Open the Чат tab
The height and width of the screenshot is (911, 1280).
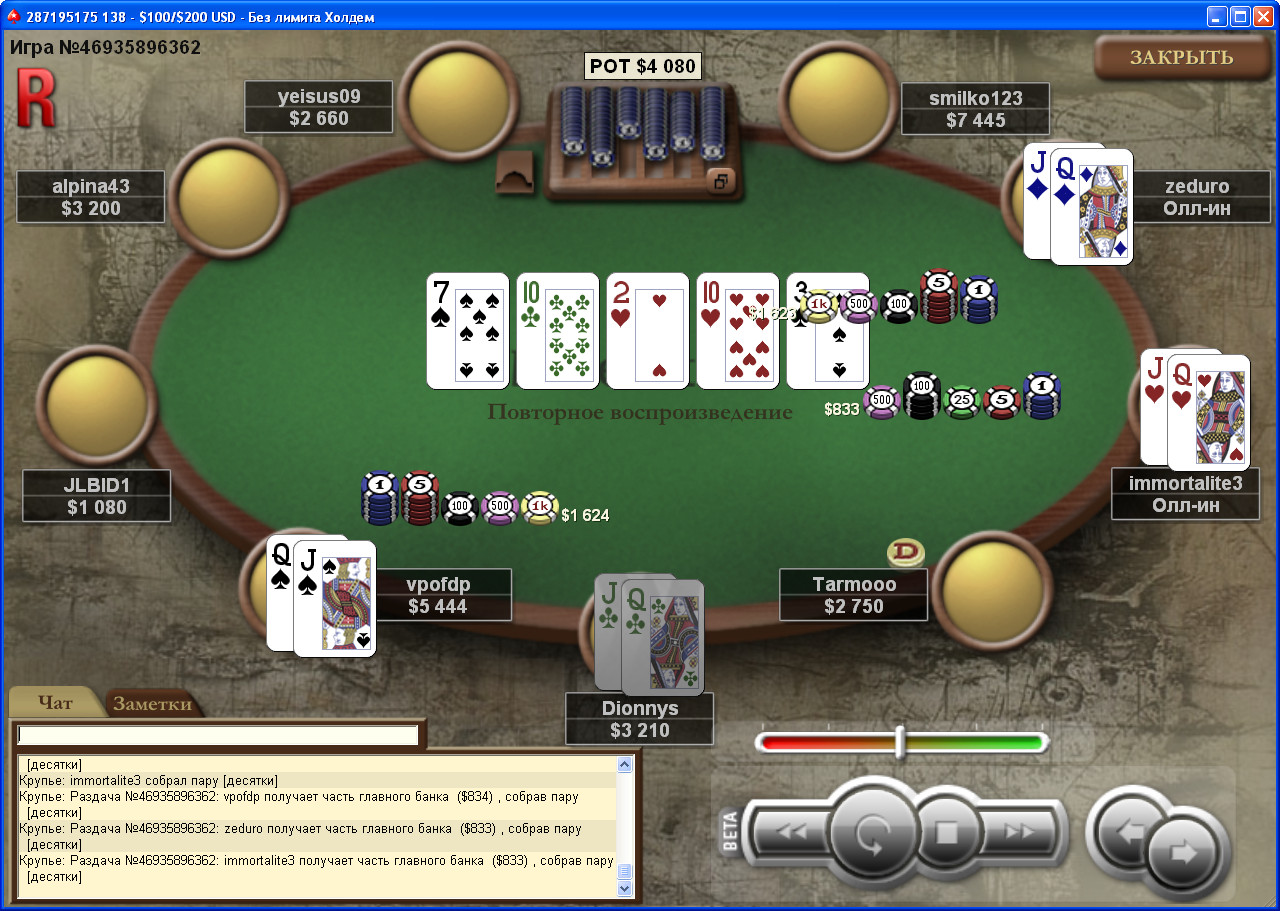tap(55, 703)
